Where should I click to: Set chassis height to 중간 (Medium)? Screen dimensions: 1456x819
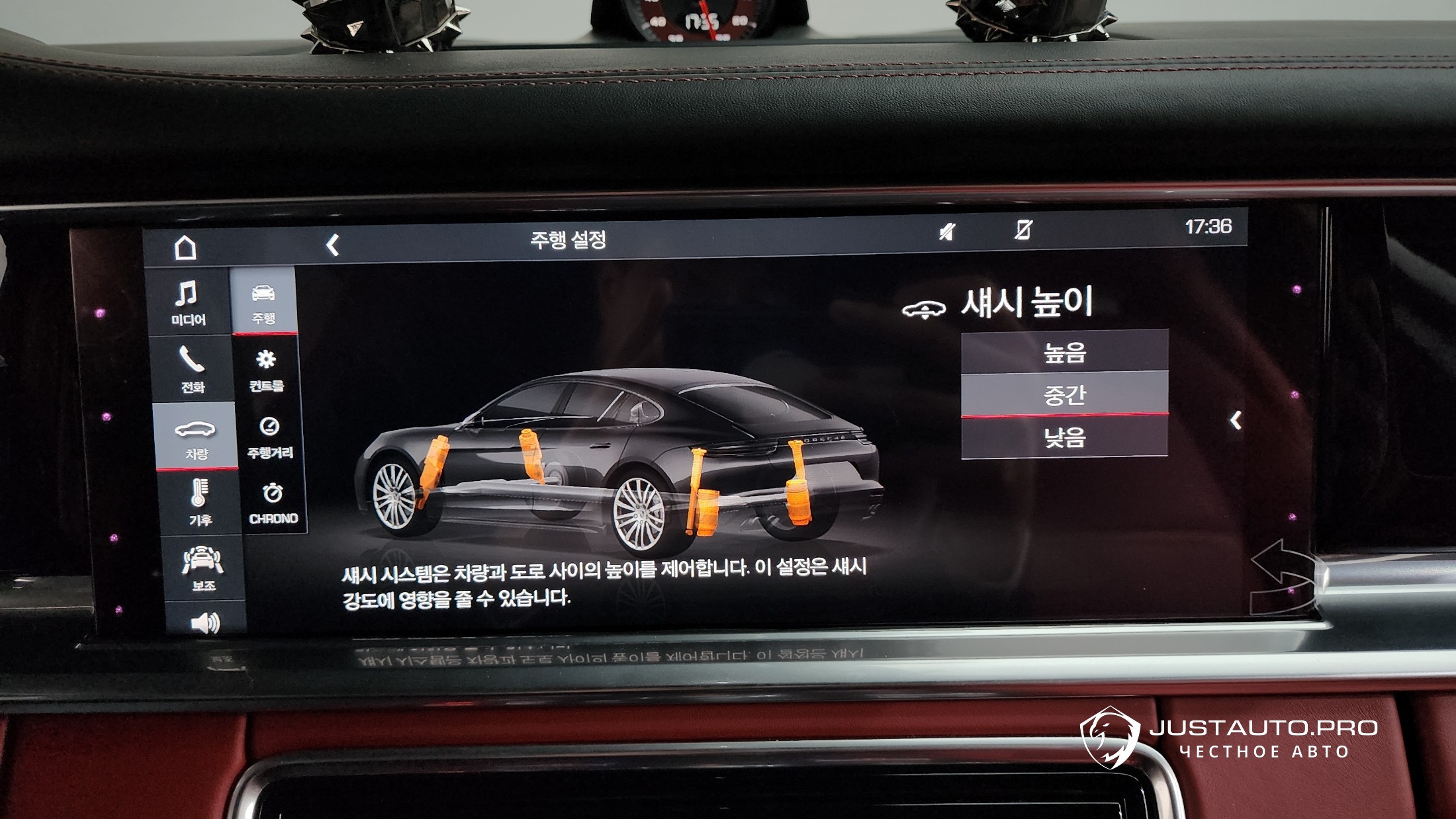[1064, 394]
